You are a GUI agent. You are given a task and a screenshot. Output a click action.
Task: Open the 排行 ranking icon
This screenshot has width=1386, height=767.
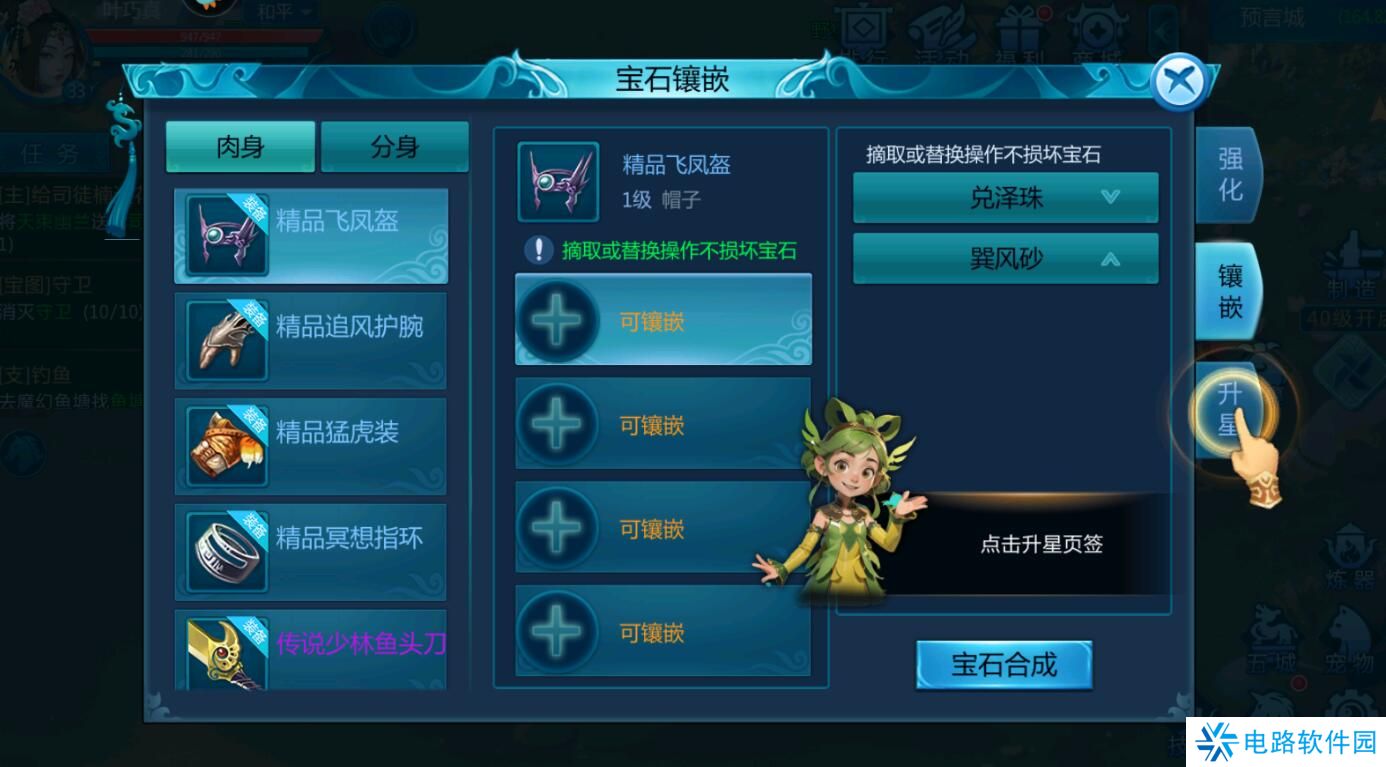(862, 30)
